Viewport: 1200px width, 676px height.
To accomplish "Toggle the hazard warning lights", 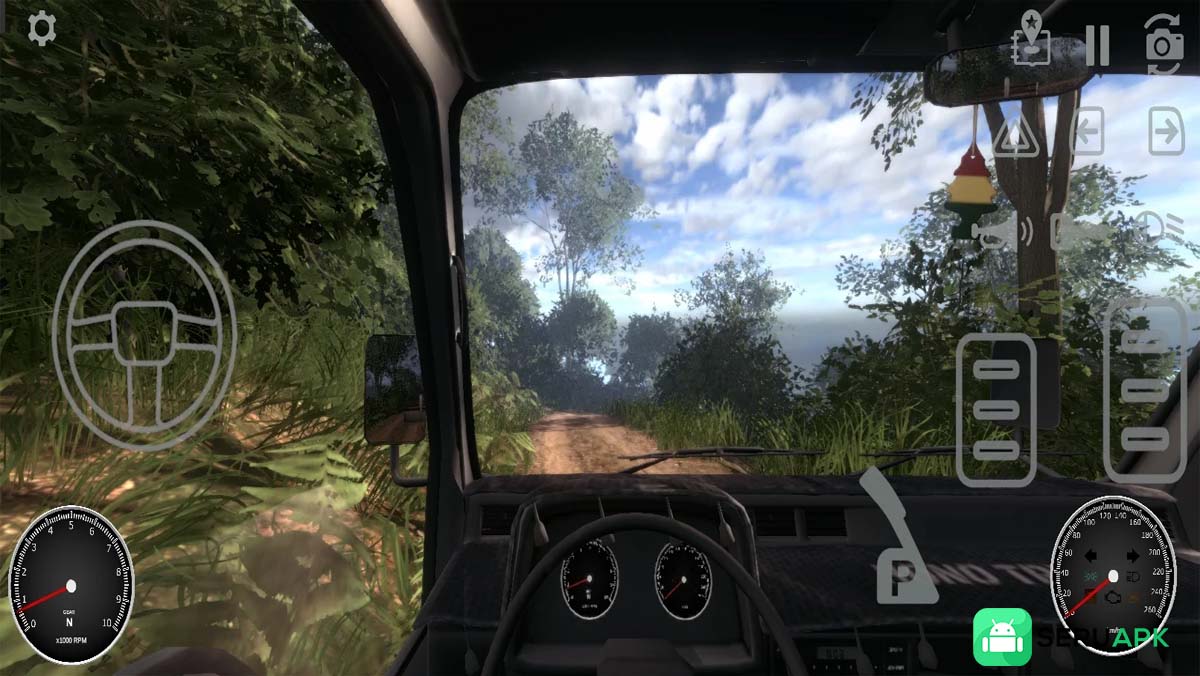I will click(1016, 134).
